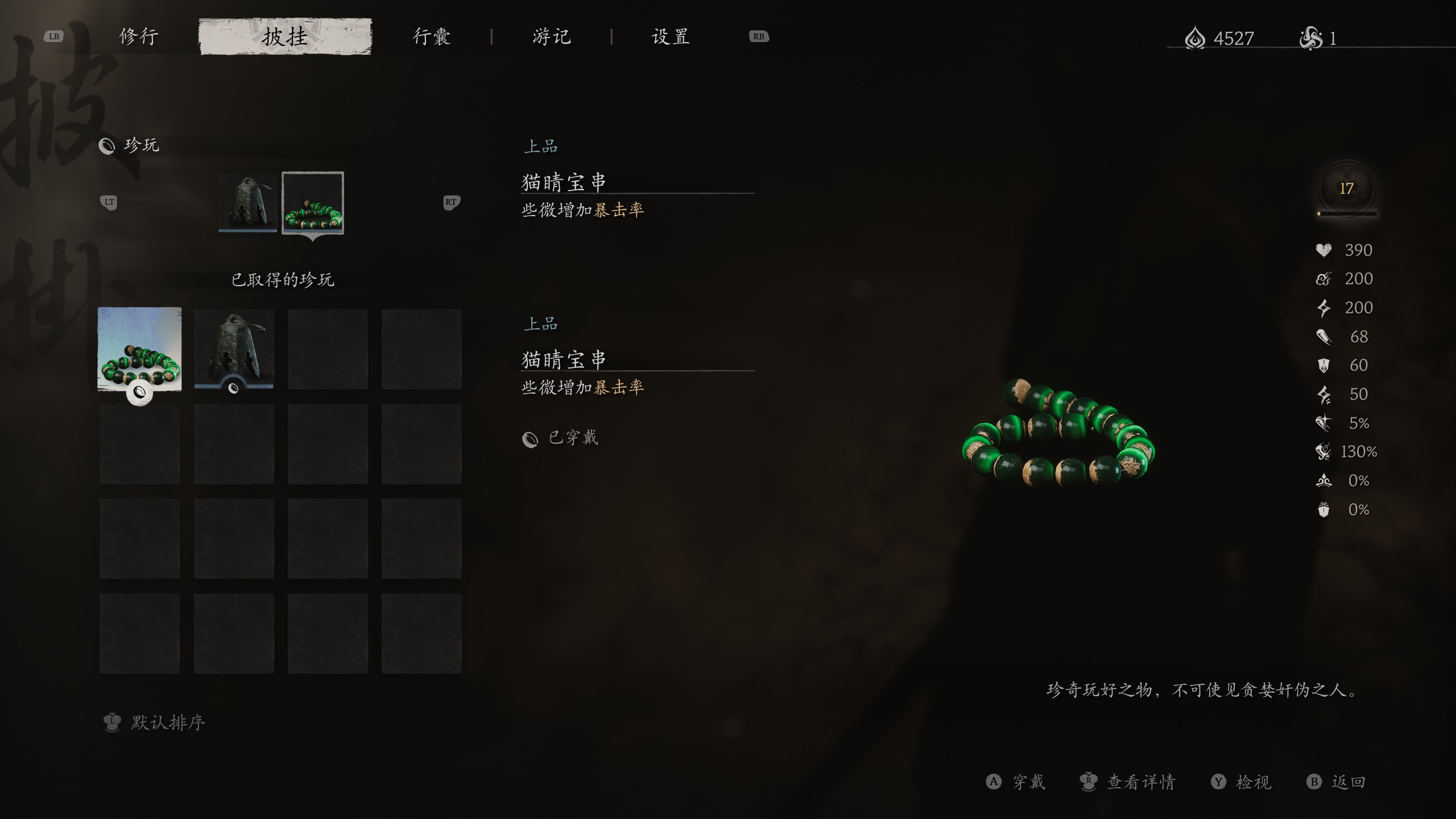Go to the 游记 tab

[551, 37]
